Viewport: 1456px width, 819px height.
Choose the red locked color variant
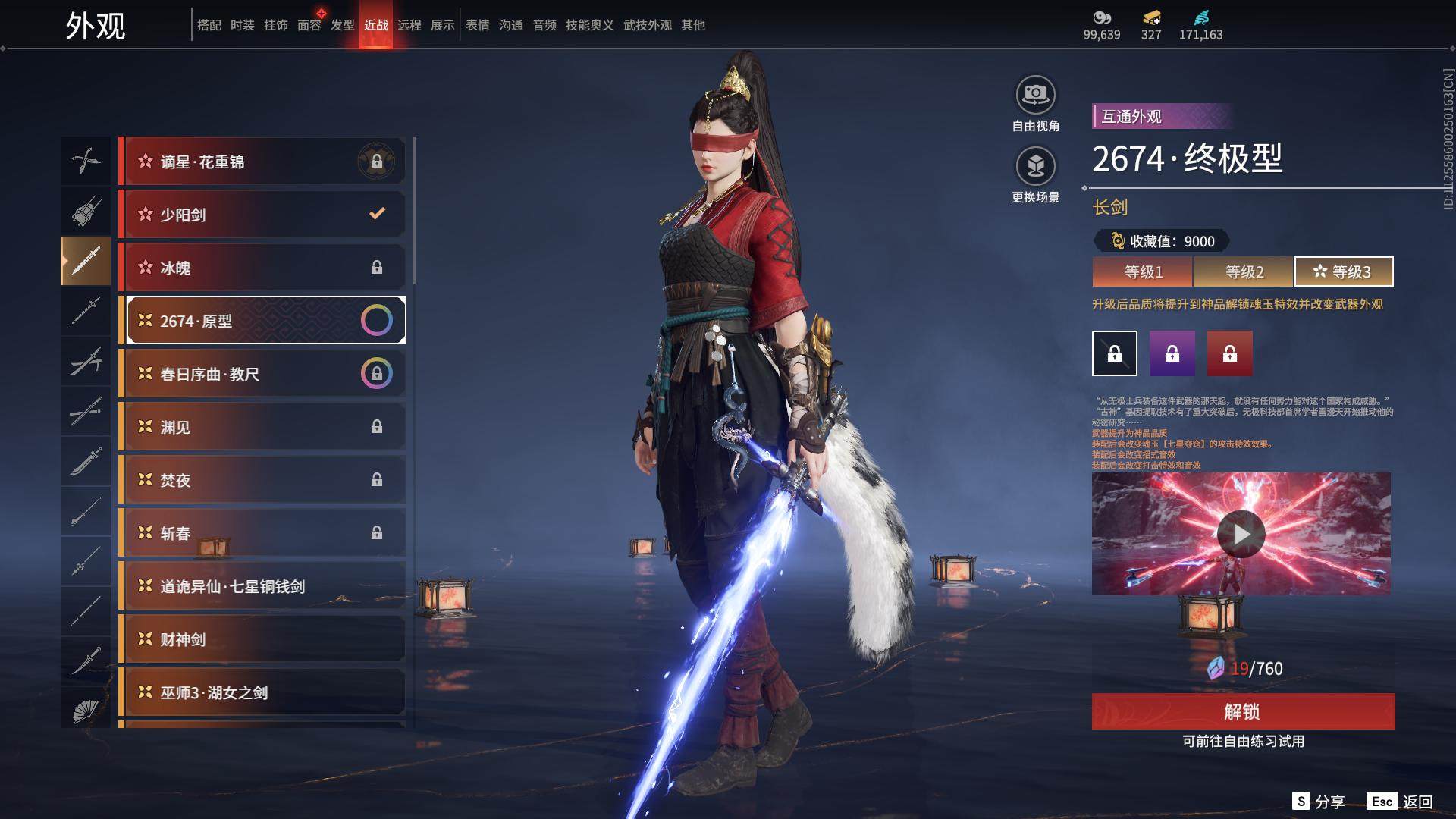(x=1229, y=353)
